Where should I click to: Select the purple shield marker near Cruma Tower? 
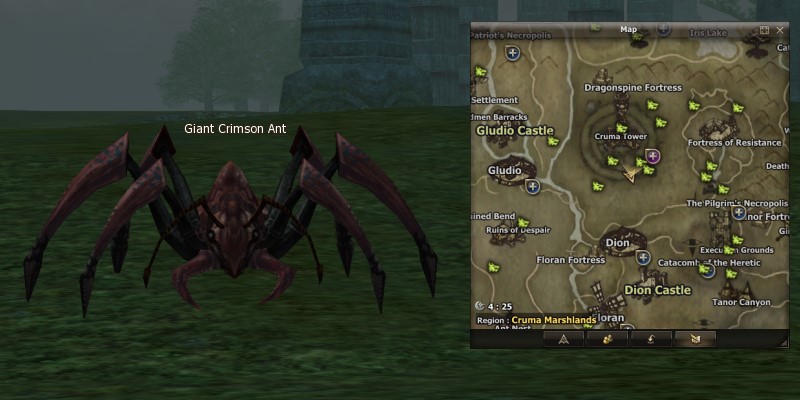pos(653,156)
